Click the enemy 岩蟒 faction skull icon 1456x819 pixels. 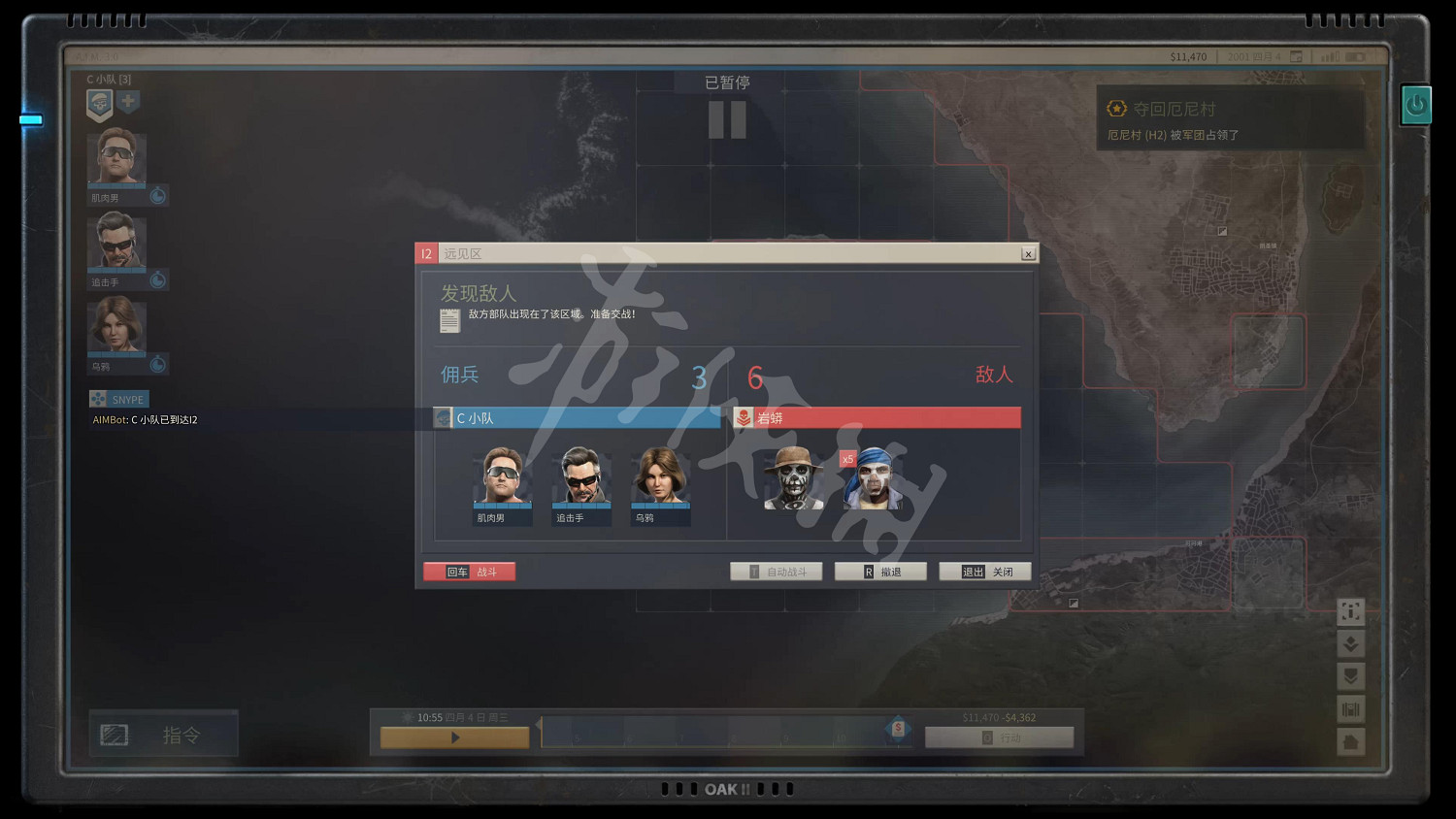tap(745, 417)
